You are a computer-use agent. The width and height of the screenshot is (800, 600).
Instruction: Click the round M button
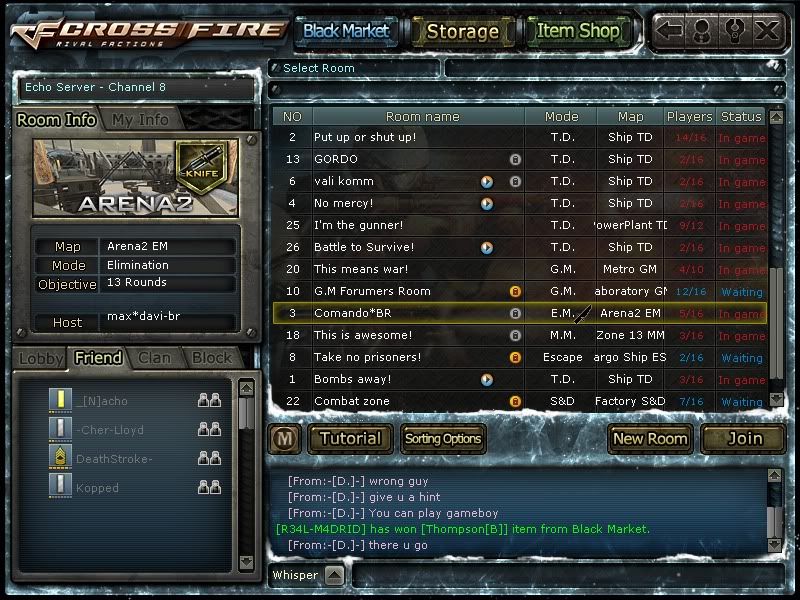[x=284, y=438]
